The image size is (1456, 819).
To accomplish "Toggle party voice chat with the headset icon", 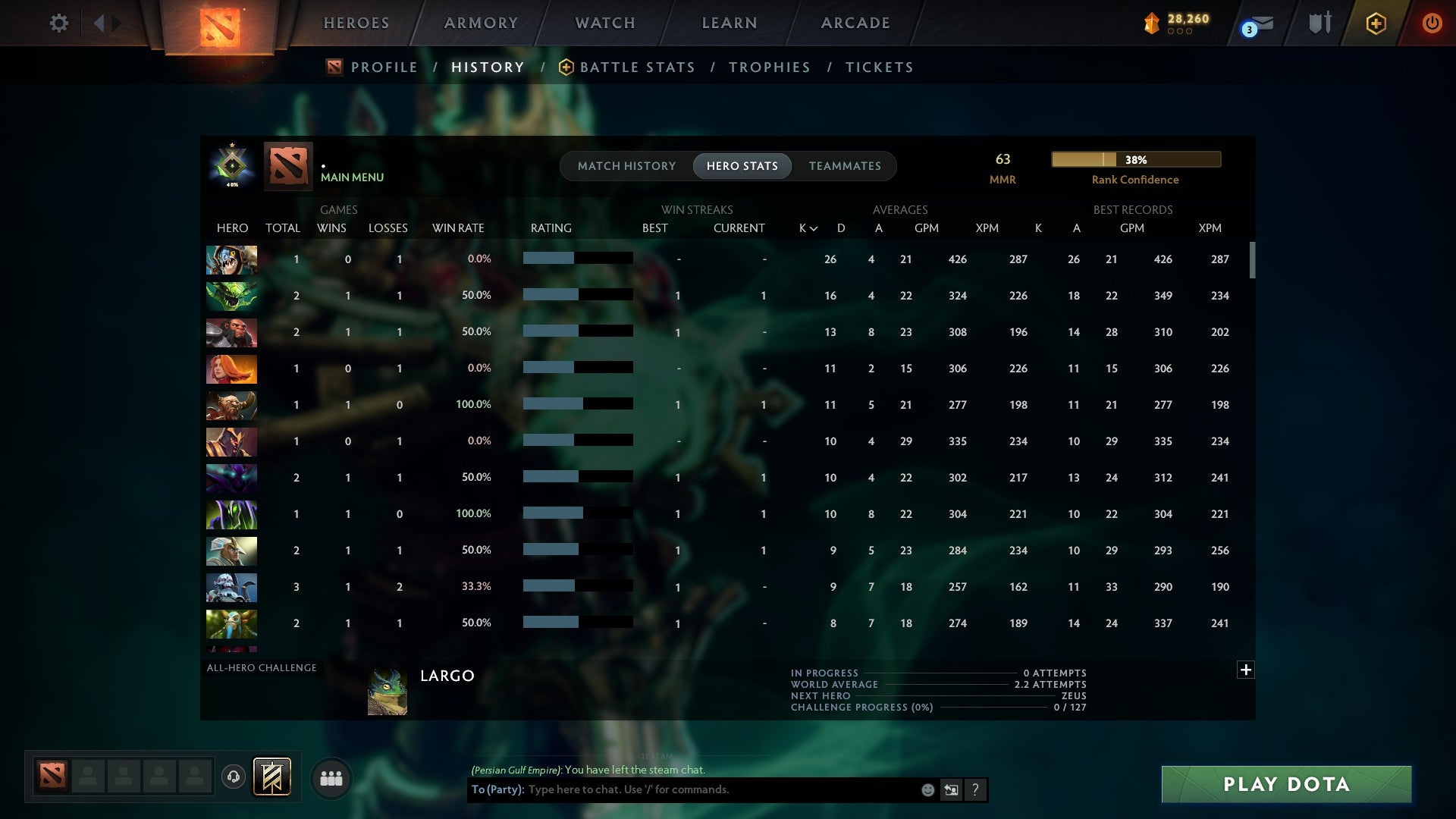I will coord(233,777).
